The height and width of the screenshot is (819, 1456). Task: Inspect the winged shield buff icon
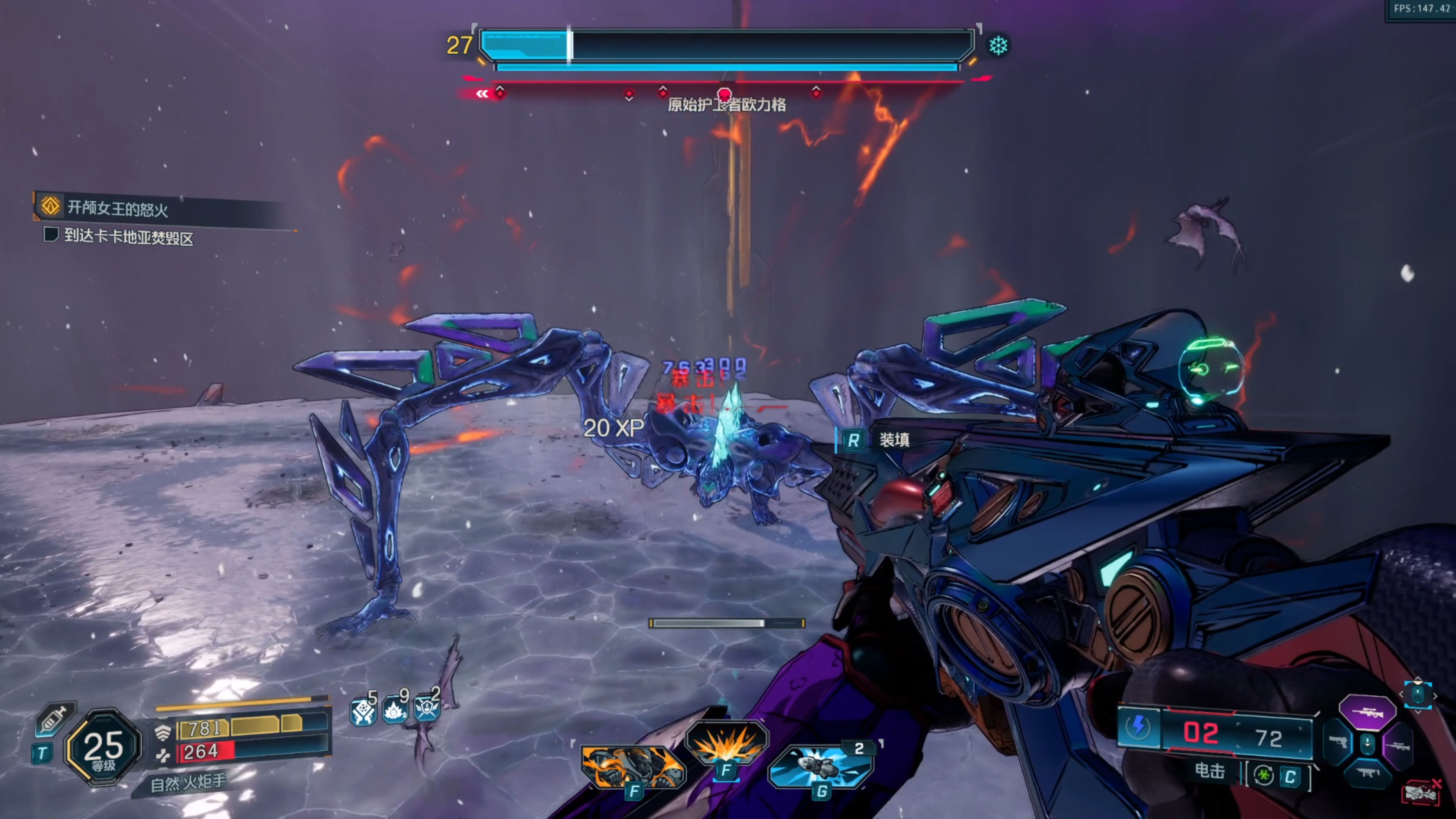coord(426,708)
